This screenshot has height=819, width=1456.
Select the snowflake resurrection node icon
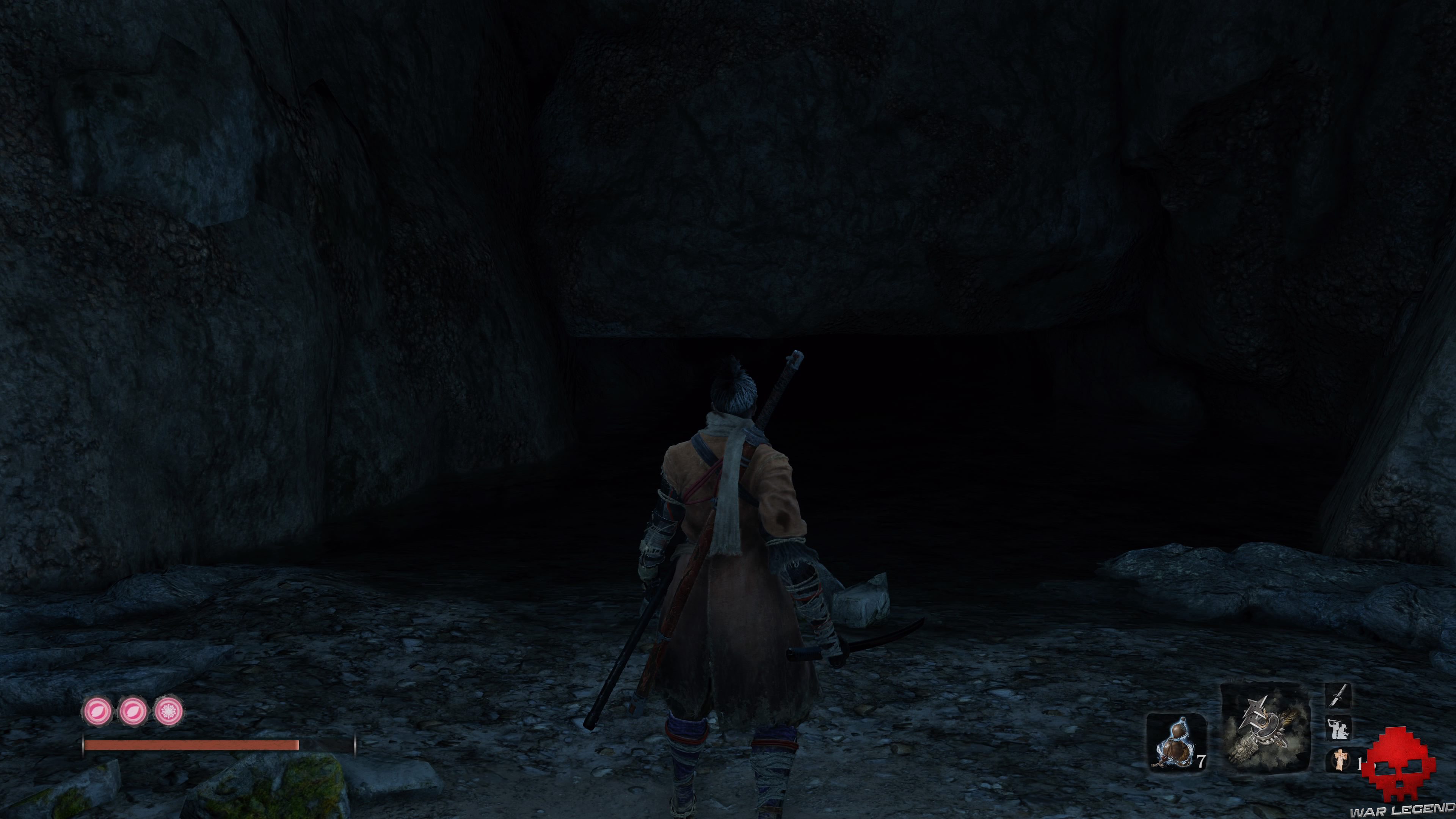point(169,711)
